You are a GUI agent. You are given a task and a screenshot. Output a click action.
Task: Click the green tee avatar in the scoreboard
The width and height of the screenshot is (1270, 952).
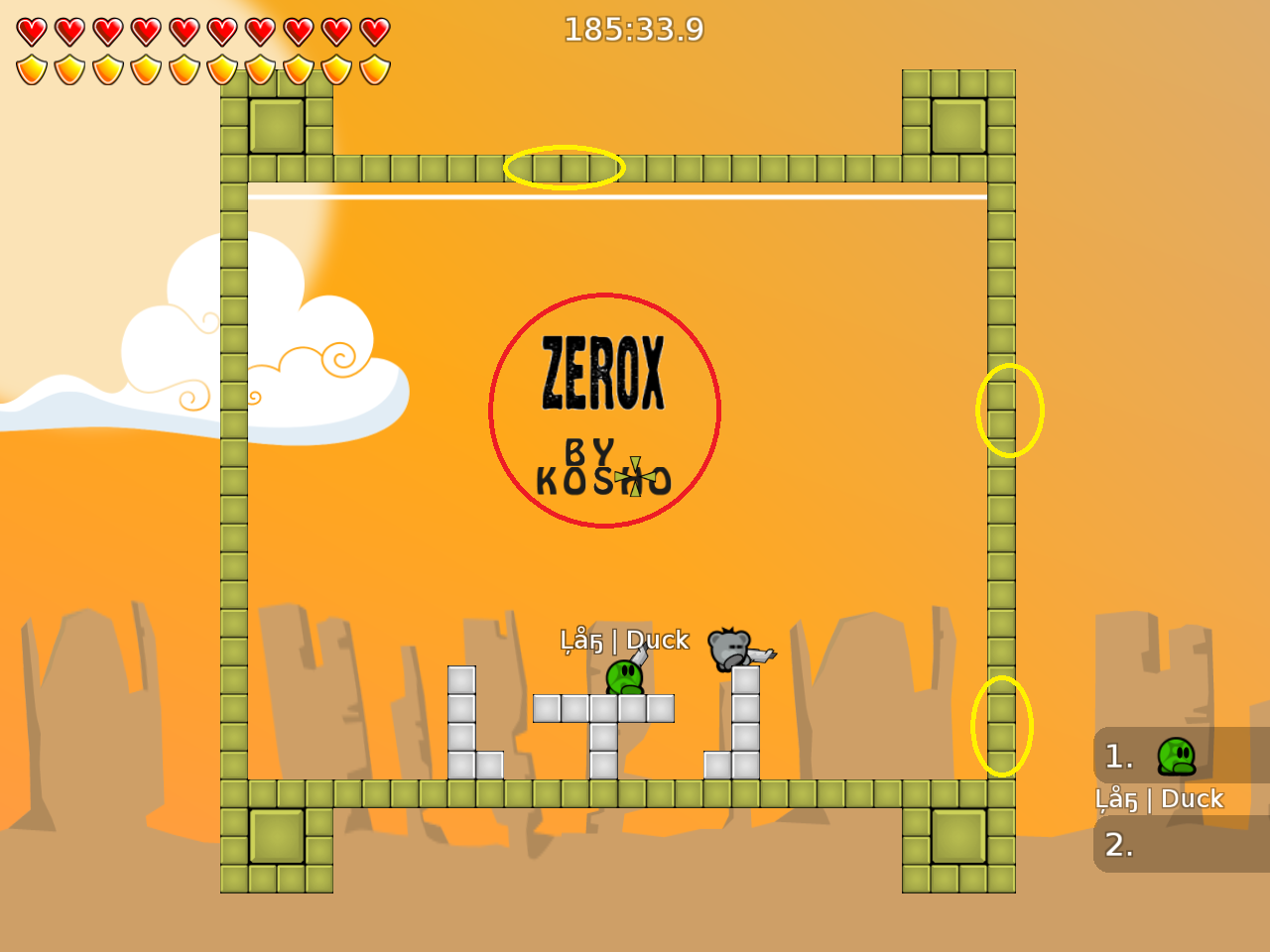click(1175, 758)
